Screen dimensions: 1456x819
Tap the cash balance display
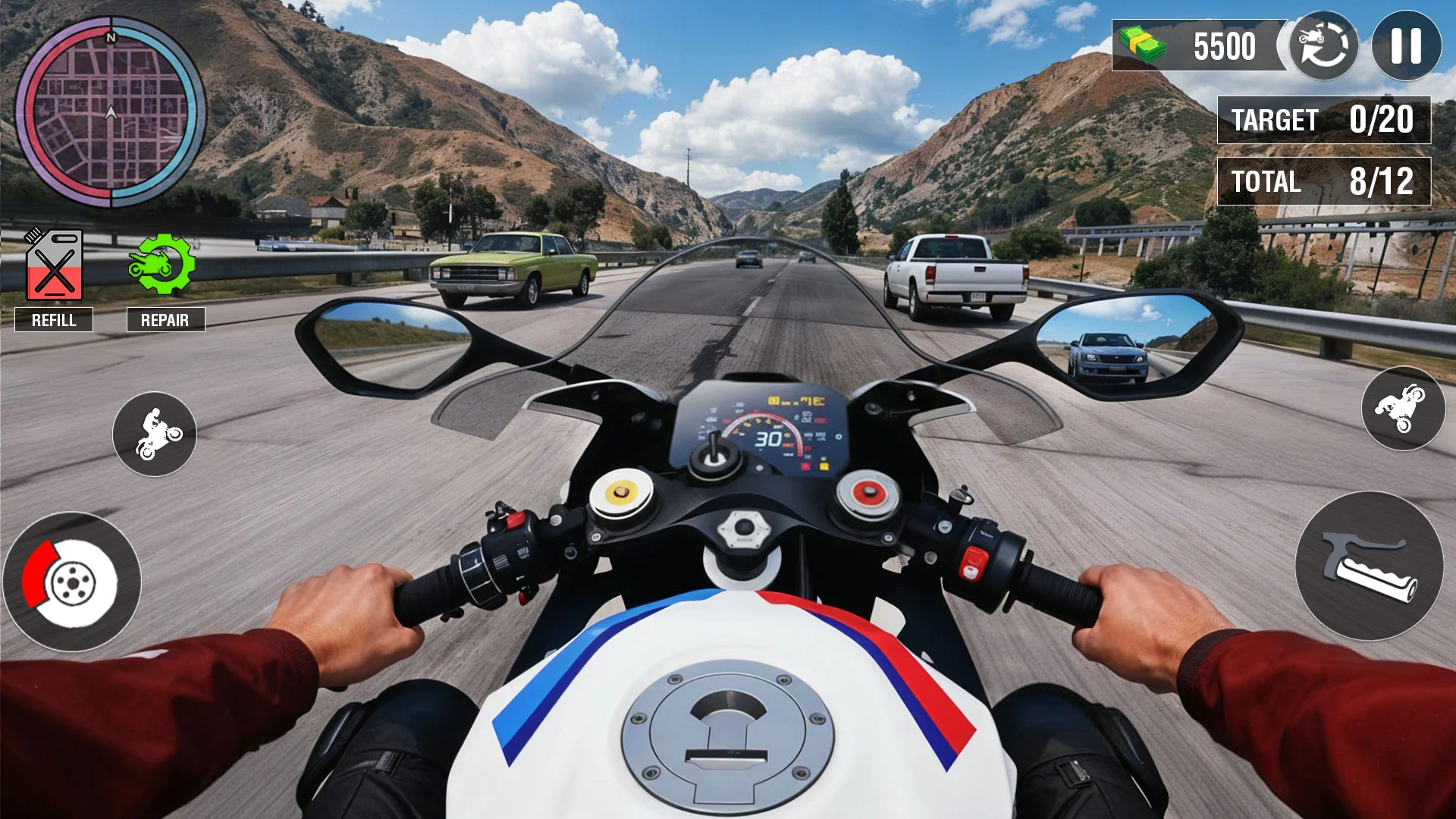[1198, 45]
